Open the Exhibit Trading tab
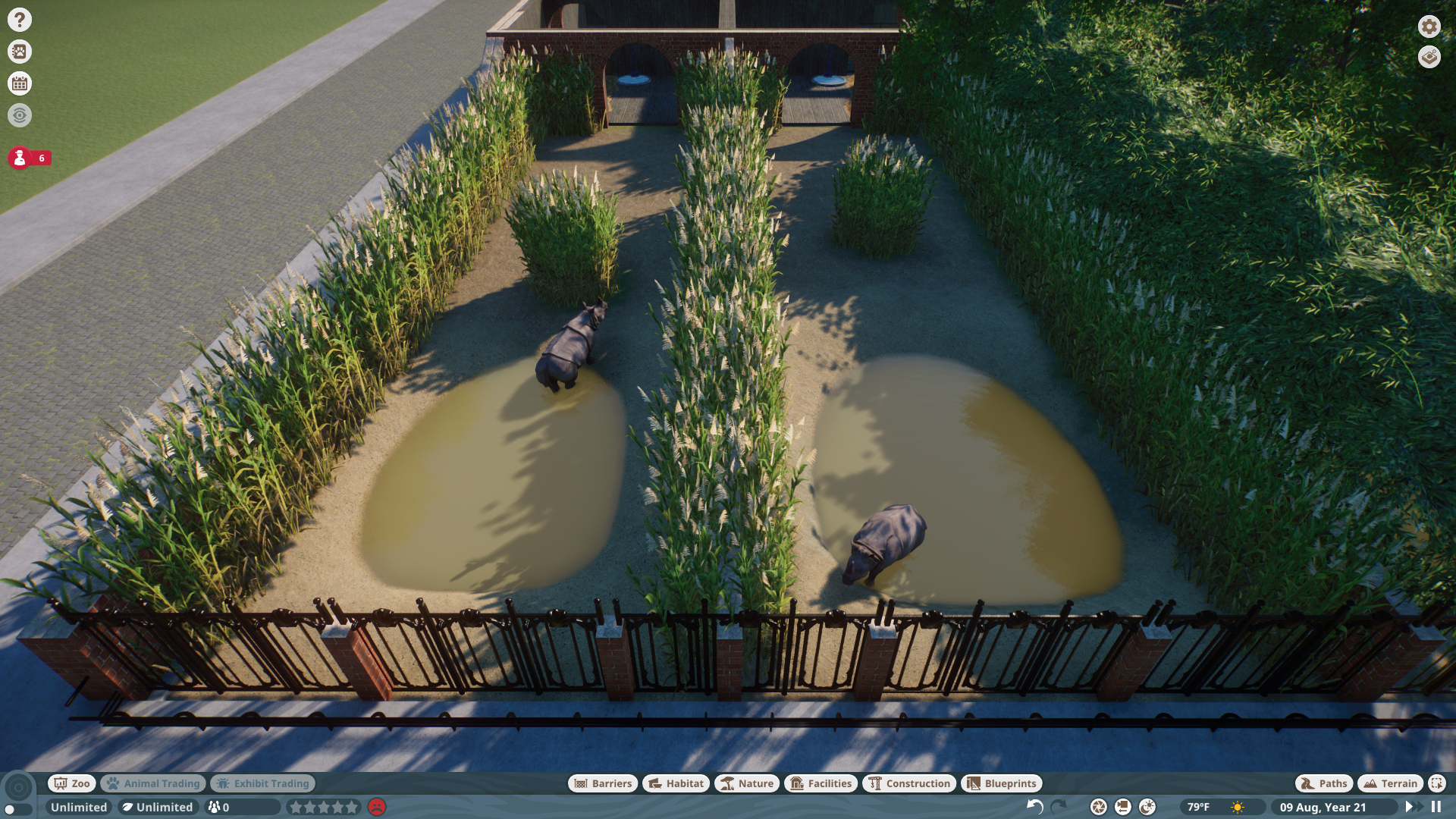This screenshot has height=819, width=1456. click(x=262, y=783)
